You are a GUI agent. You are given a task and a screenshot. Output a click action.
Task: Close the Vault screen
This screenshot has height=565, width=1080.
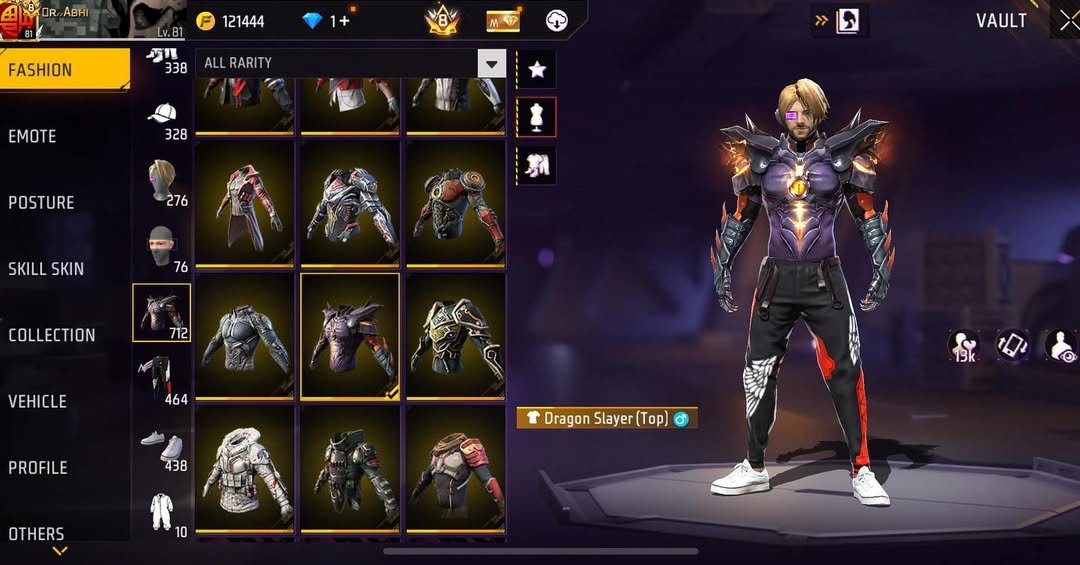pyautogui.click(x=1068, y=21)
